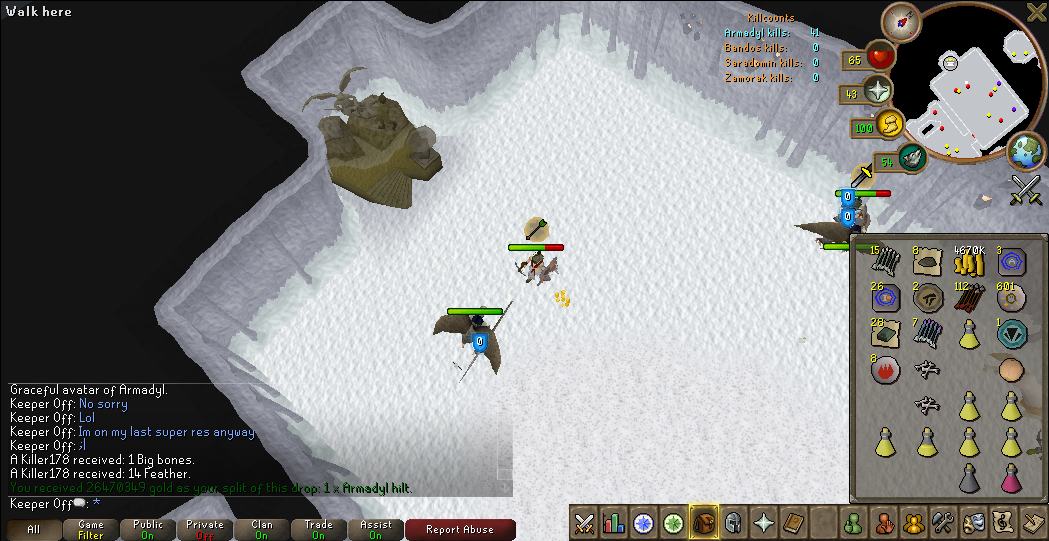Open the music scroll tab

point(1003,522)
